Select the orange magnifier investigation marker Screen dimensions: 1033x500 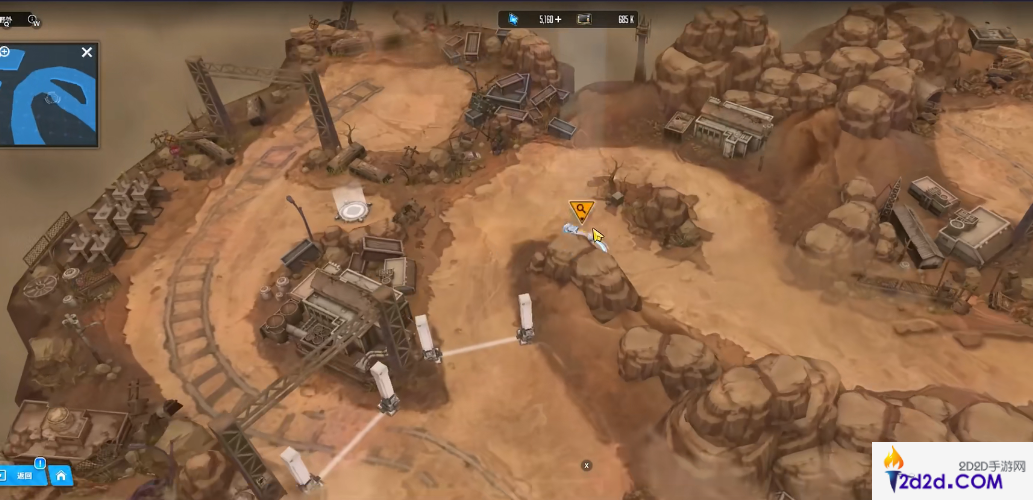pos(580,210)
